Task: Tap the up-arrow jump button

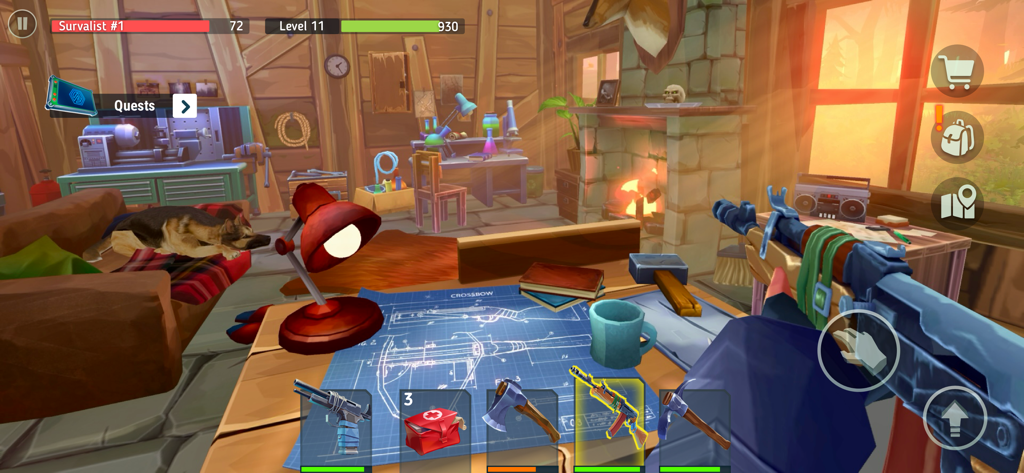Action: [955, 417]
